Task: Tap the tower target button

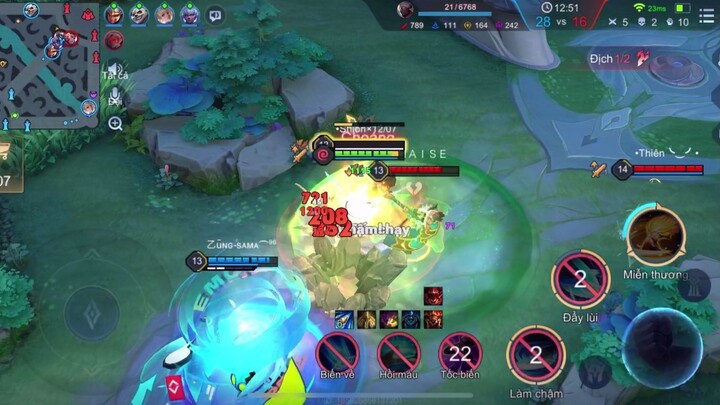Action: [x=693, y=286]
